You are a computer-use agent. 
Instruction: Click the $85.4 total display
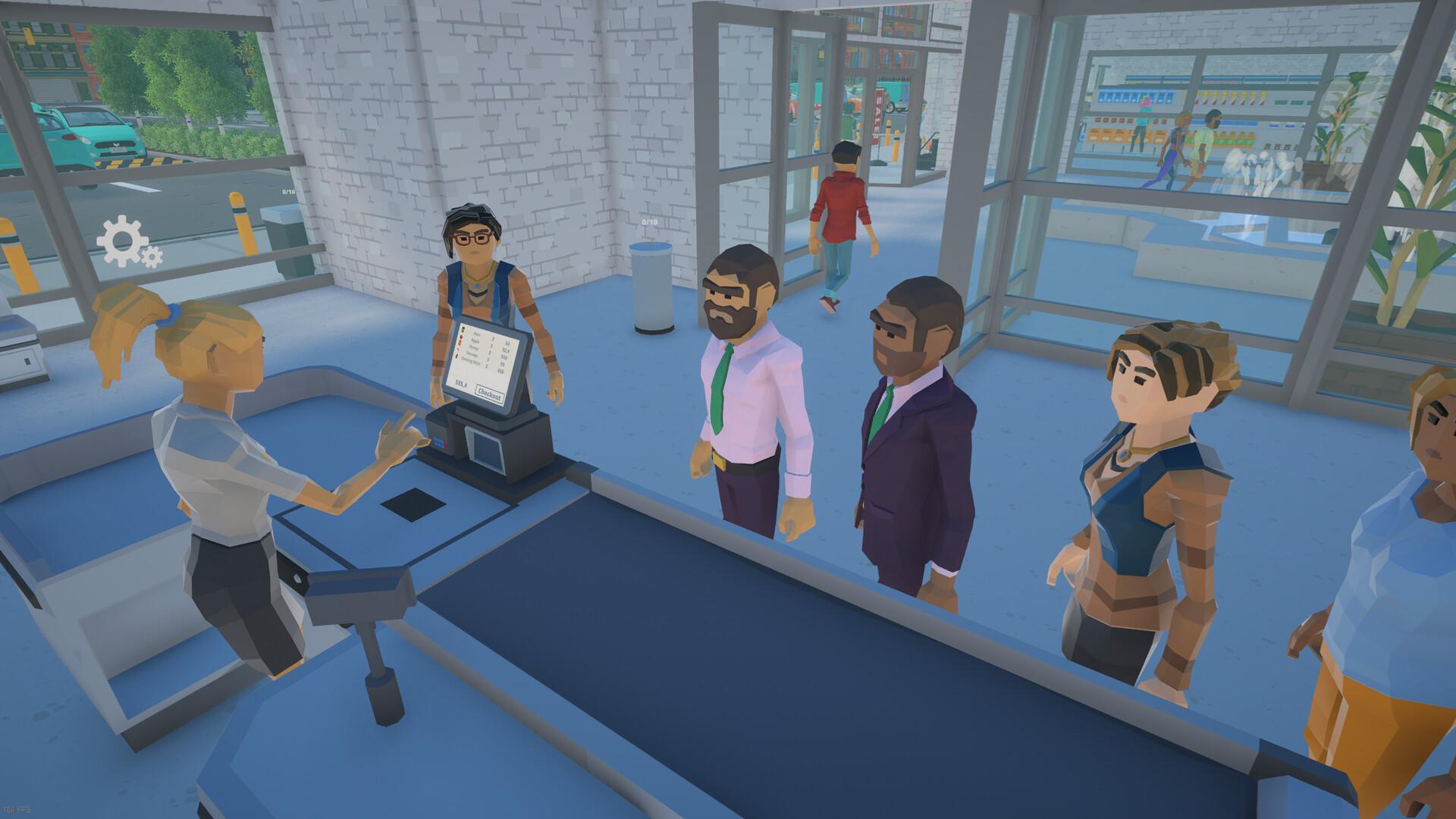pyautogui.click(x=460, y=384)
